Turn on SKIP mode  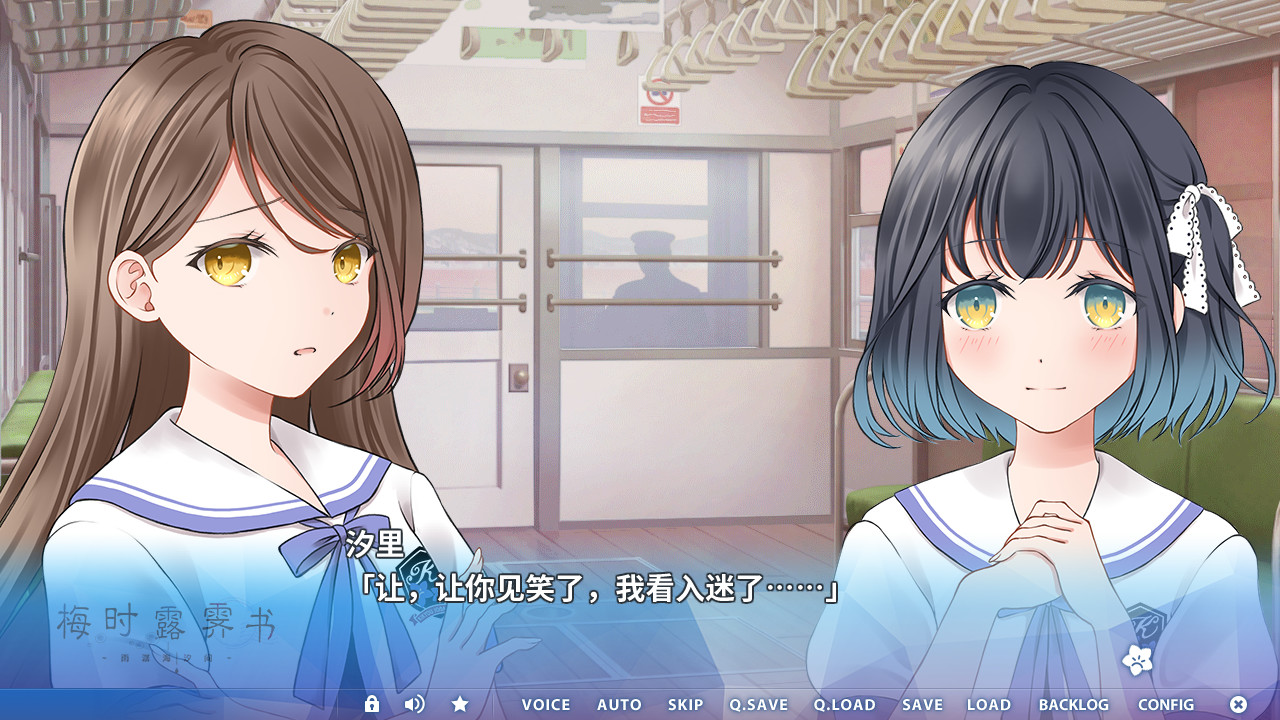pyautogui.click(x=685, y=704)
